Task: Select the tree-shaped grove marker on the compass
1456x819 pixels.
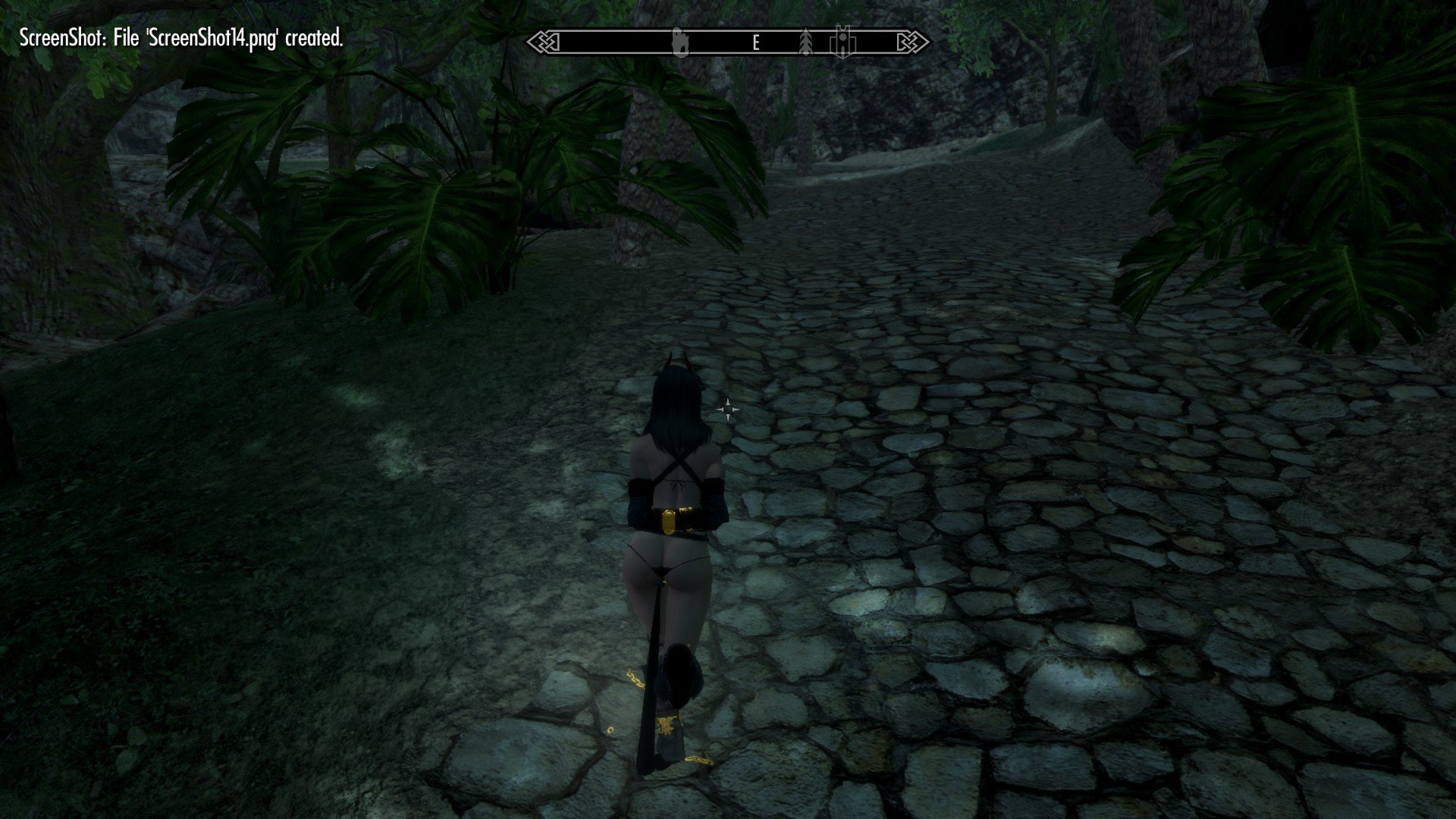Action: point(805,42)
